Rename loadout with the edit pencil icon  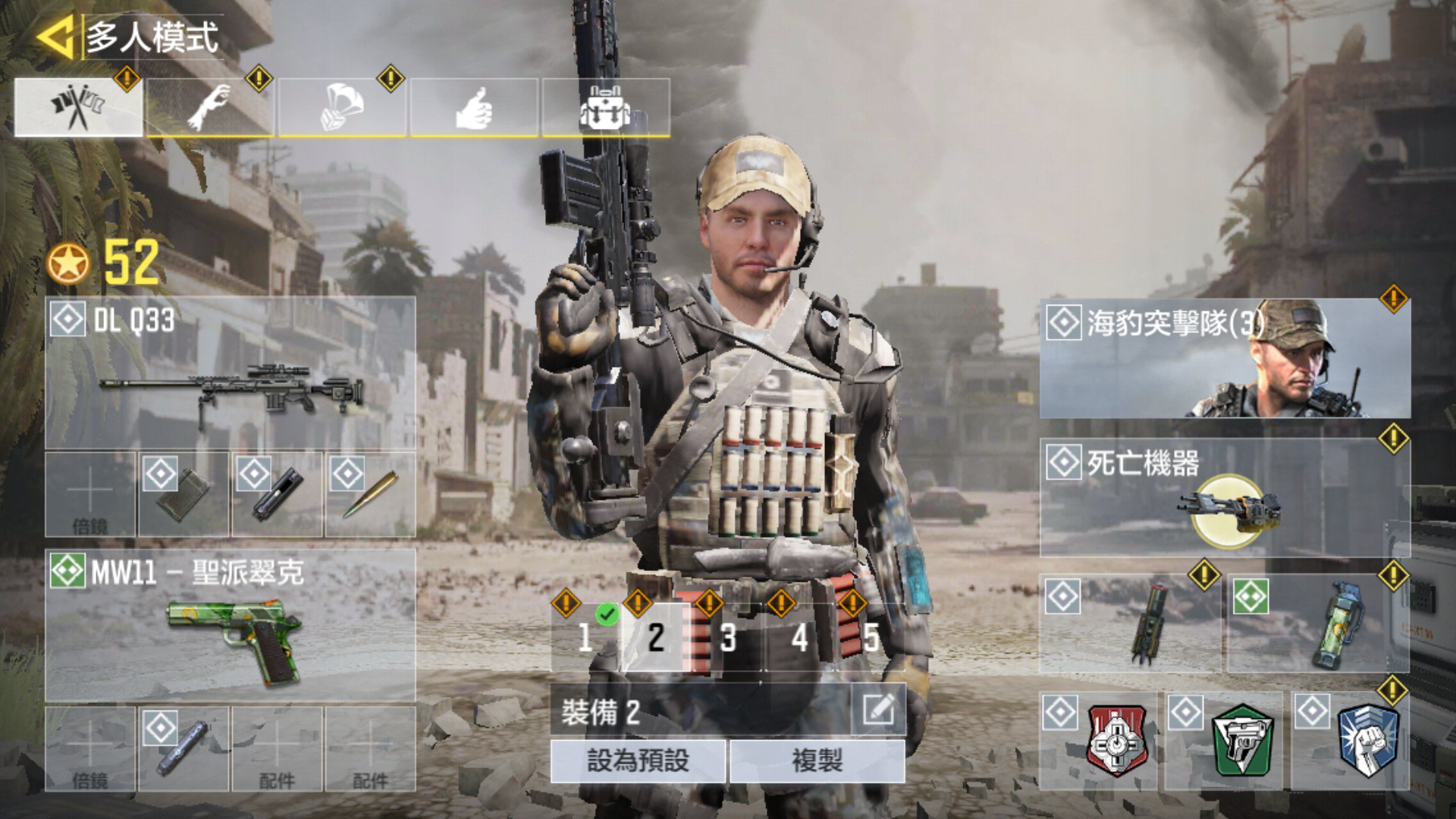(x=878, y=711)
